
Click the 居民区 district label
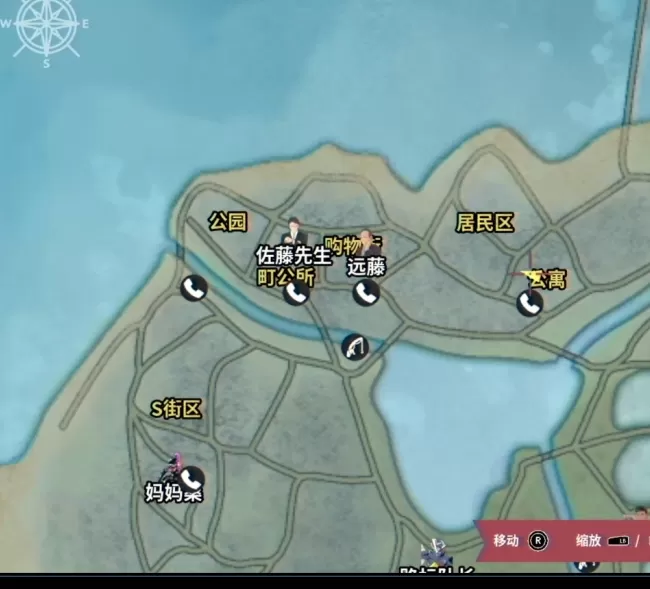485,222
